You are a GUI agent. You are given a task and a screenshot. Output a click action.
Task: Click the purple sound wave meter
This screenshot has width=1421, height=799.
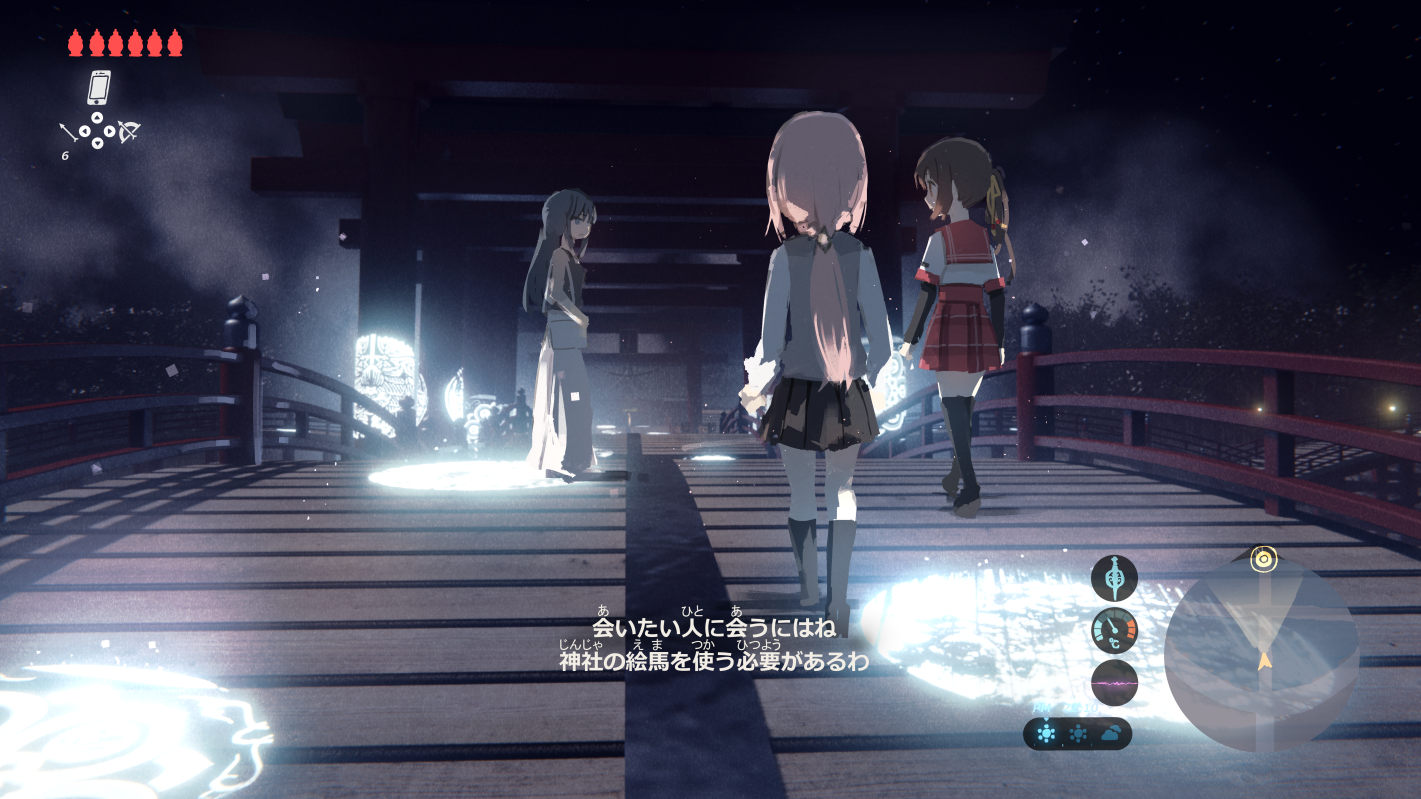point(1114,683)
